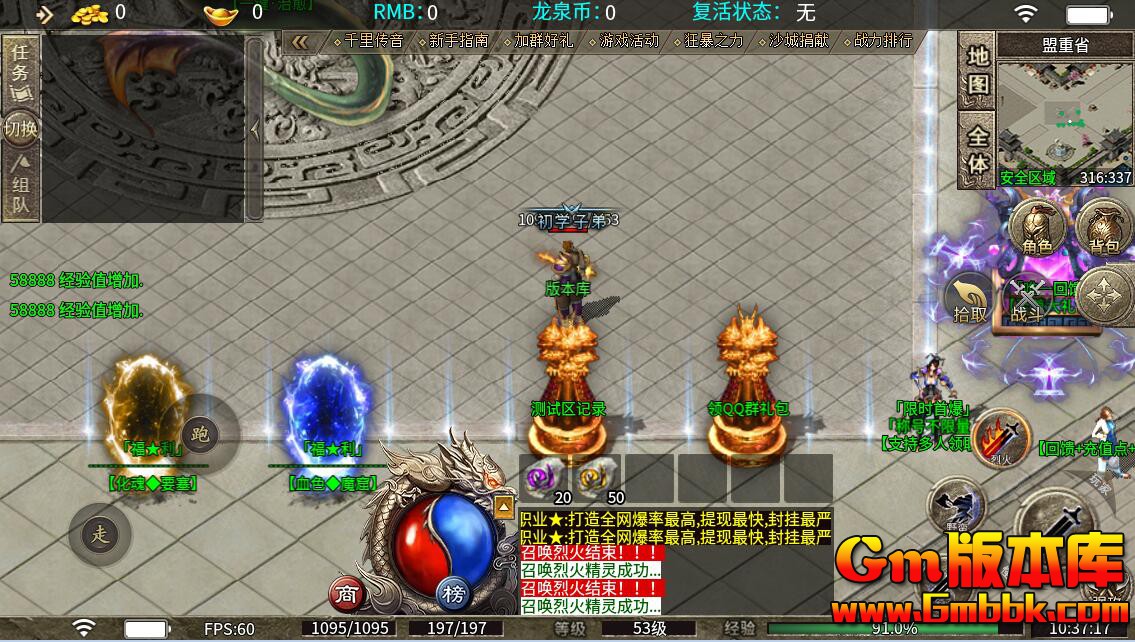
Task: Switch to the 组队 team tab
Action: (20, 188)
